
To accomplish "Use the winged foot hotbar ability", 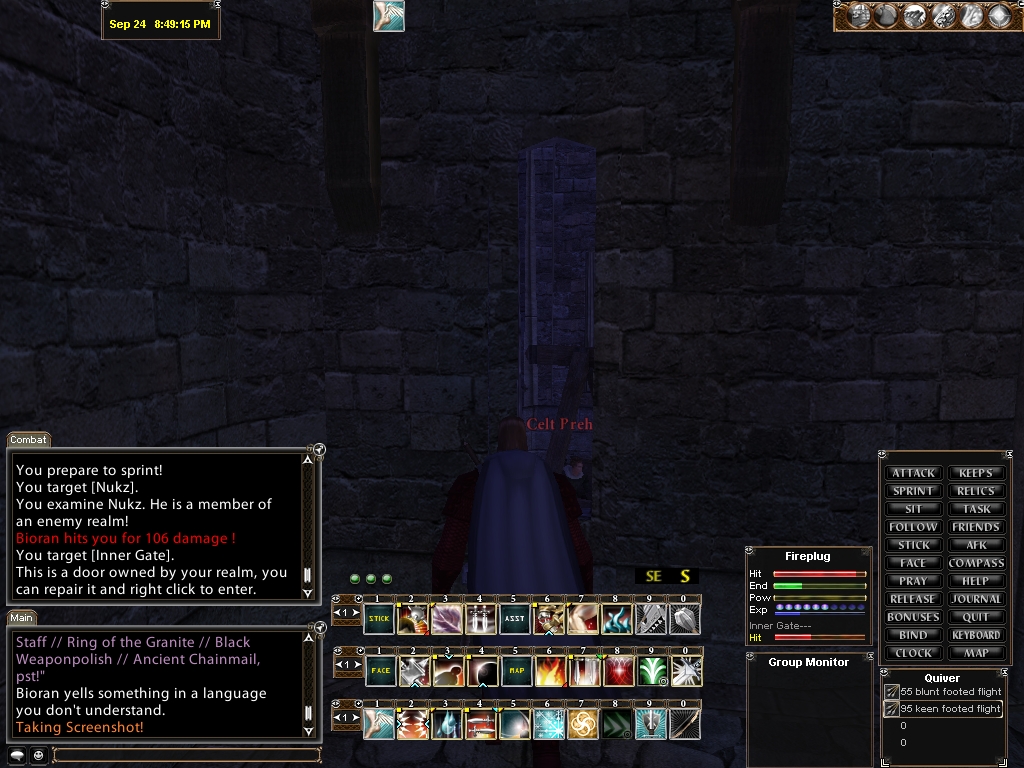I will point(379,724).
